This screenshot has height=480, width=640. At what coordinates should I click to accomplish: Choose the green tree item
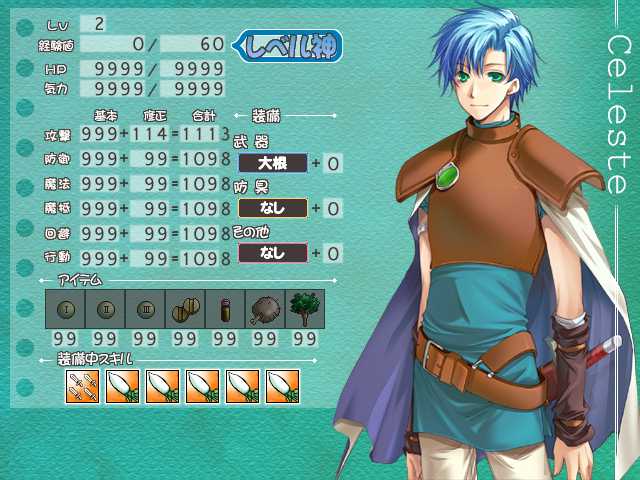(x=304, y=307)
